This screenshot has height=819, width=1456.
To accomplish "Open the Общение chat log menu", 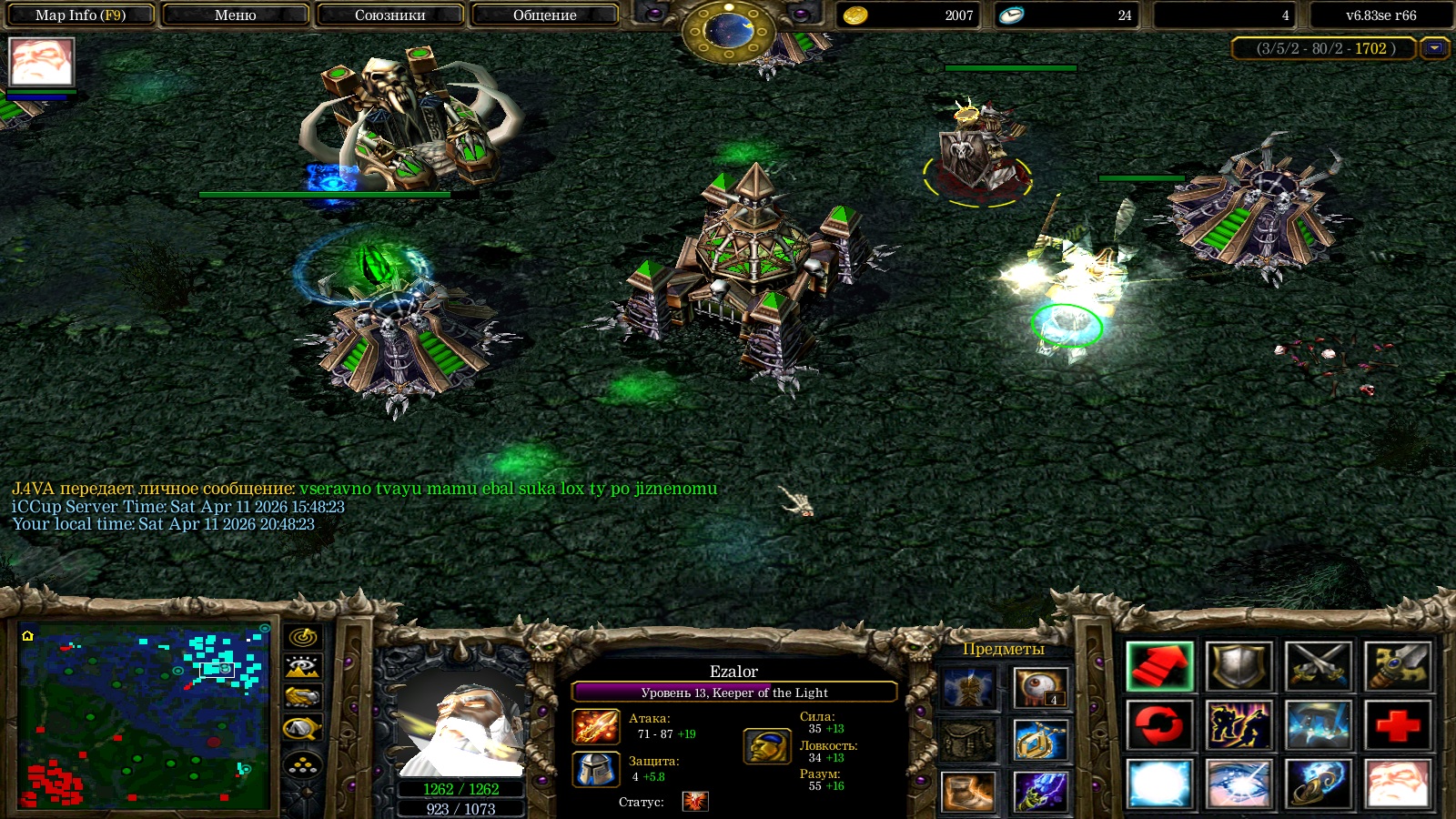I will 544,15.
